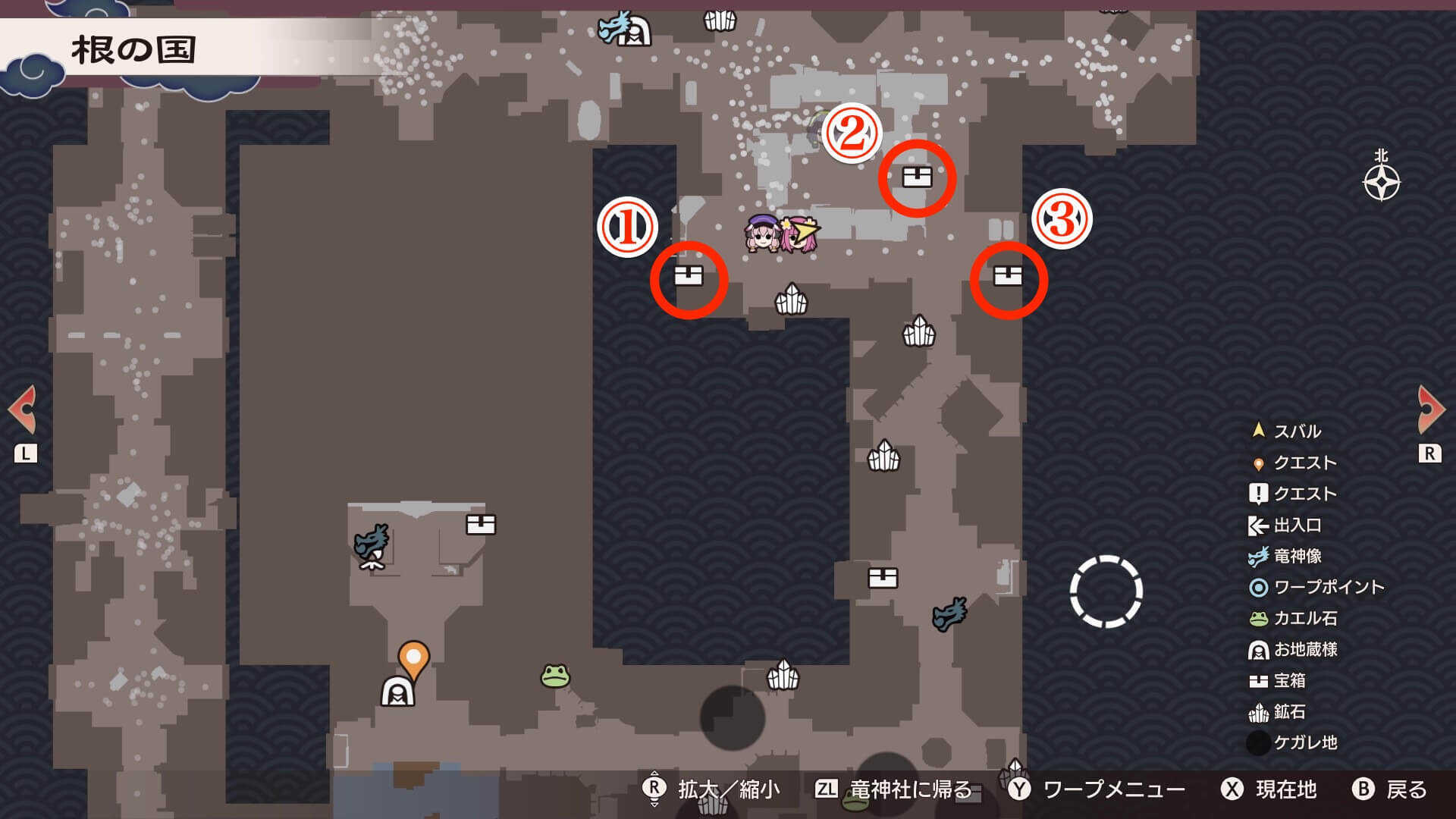Select the player character sprites on the map
Image resolution: width=1456 pixels, height=819 pixels.
[x=781, y=234]
